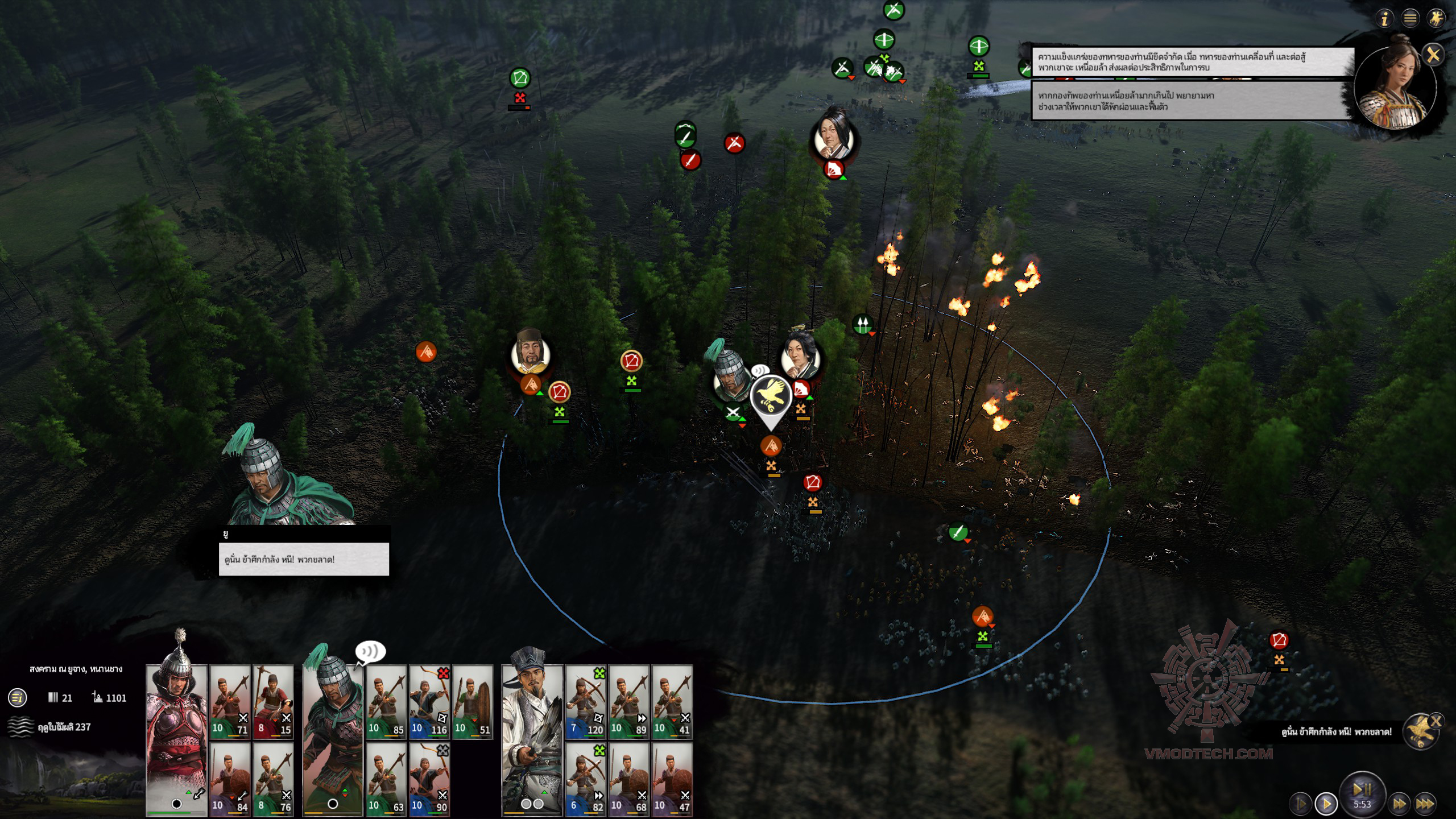Select the shield spearman card showing 51
This screenshot has height=819, width=1456.
tap(473, 702)
